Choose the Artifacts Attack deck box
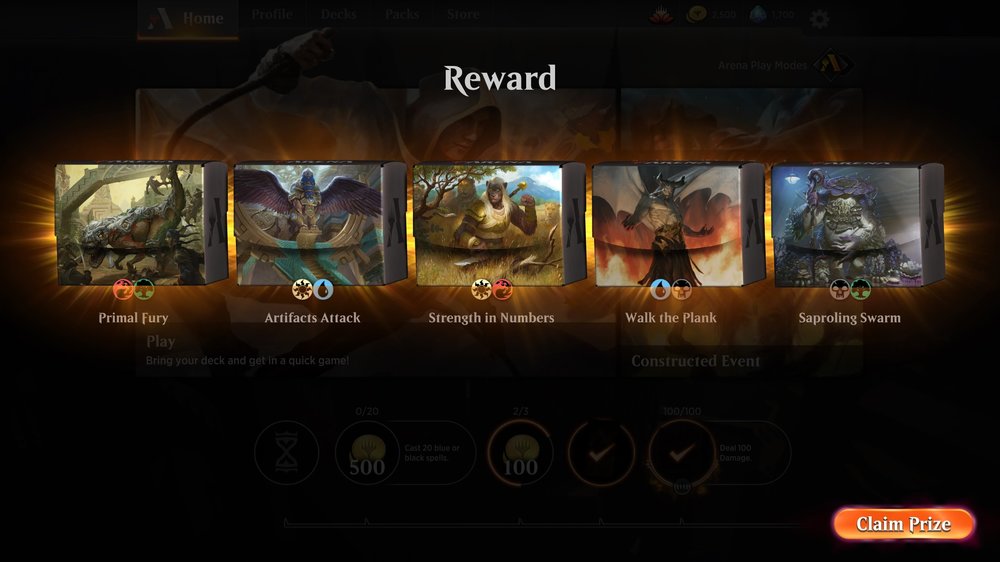1000x562 pixels. click(320, 225)
